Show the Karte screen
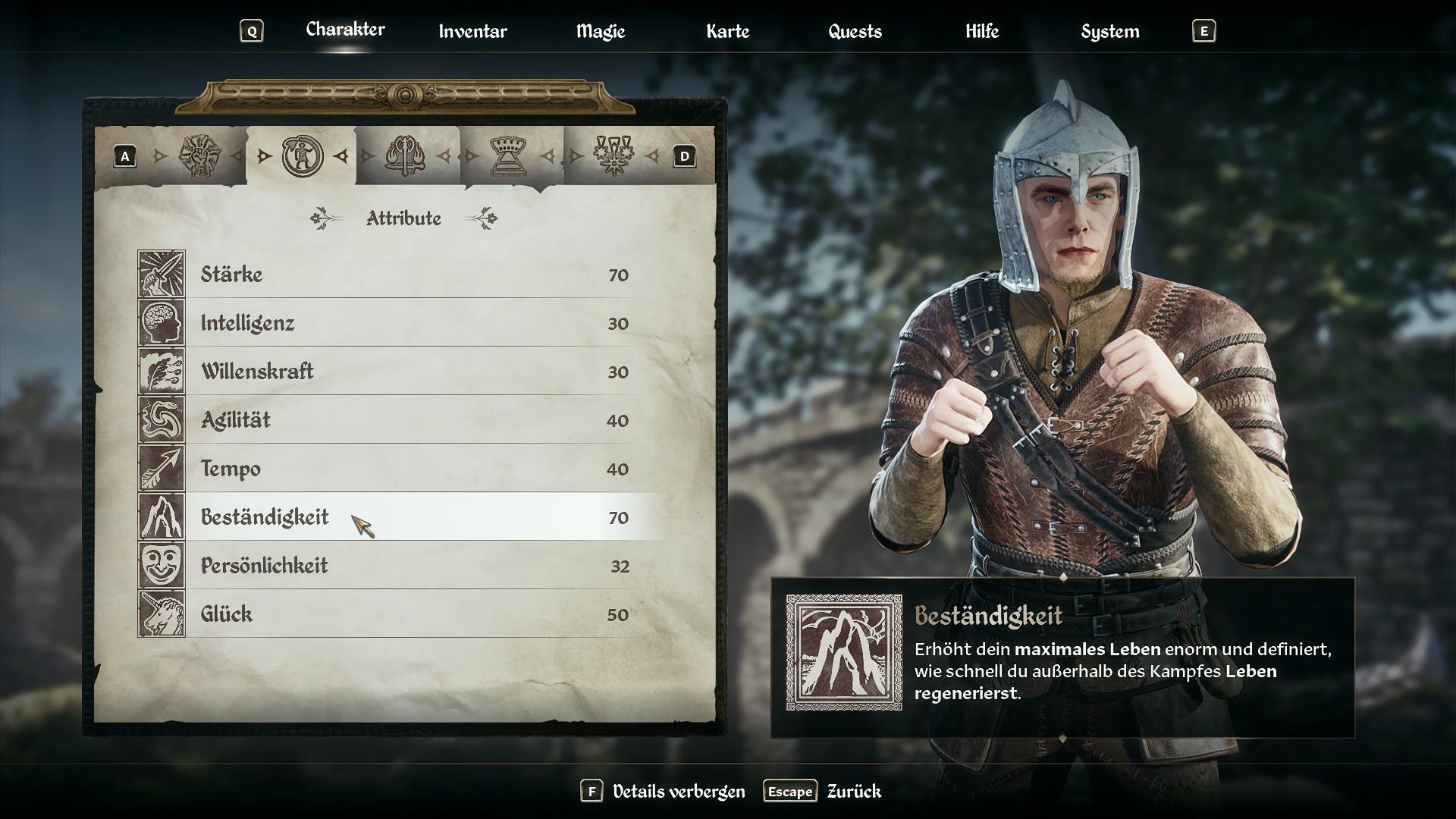 point(727,31)
